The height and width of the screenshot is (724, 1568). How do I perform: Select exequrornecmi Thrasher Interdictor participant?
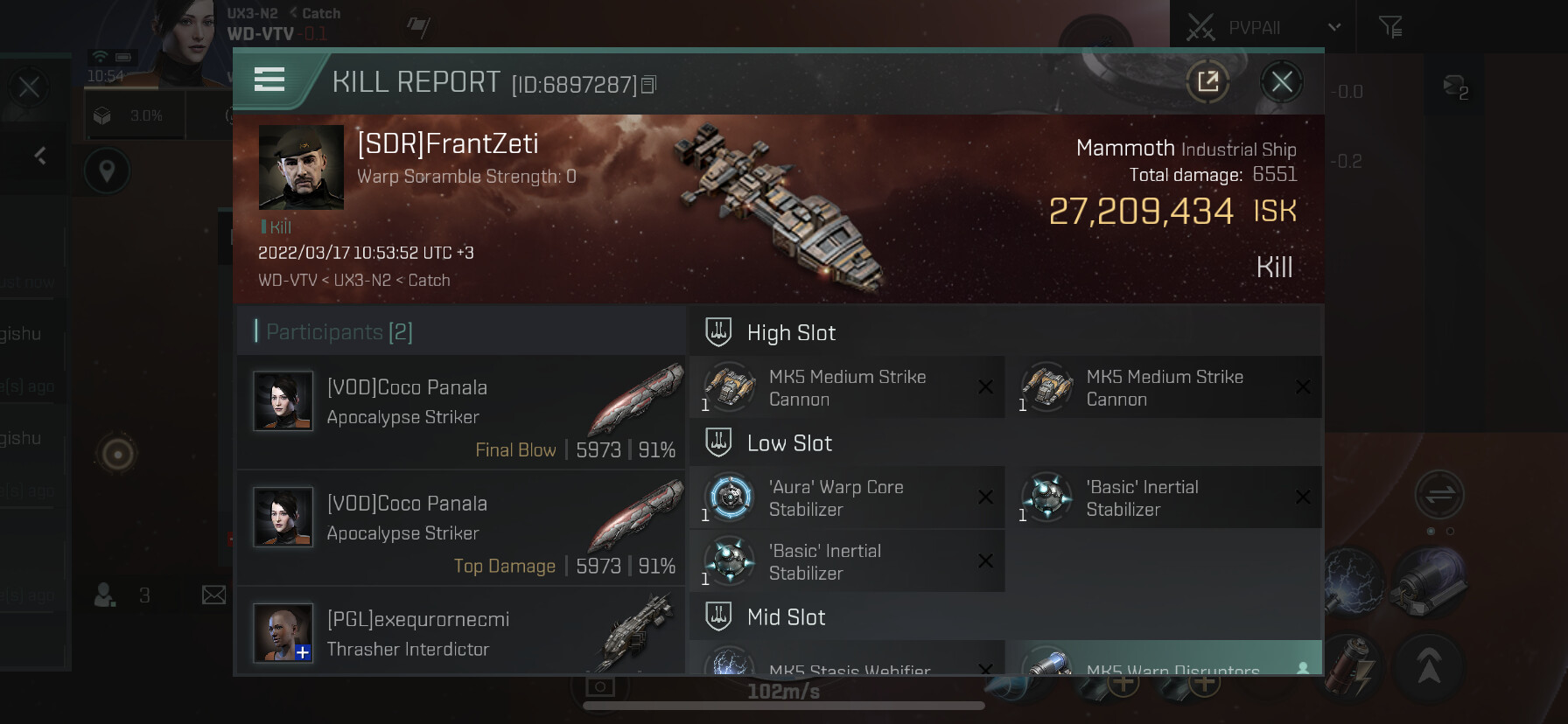tap(461, 633)
